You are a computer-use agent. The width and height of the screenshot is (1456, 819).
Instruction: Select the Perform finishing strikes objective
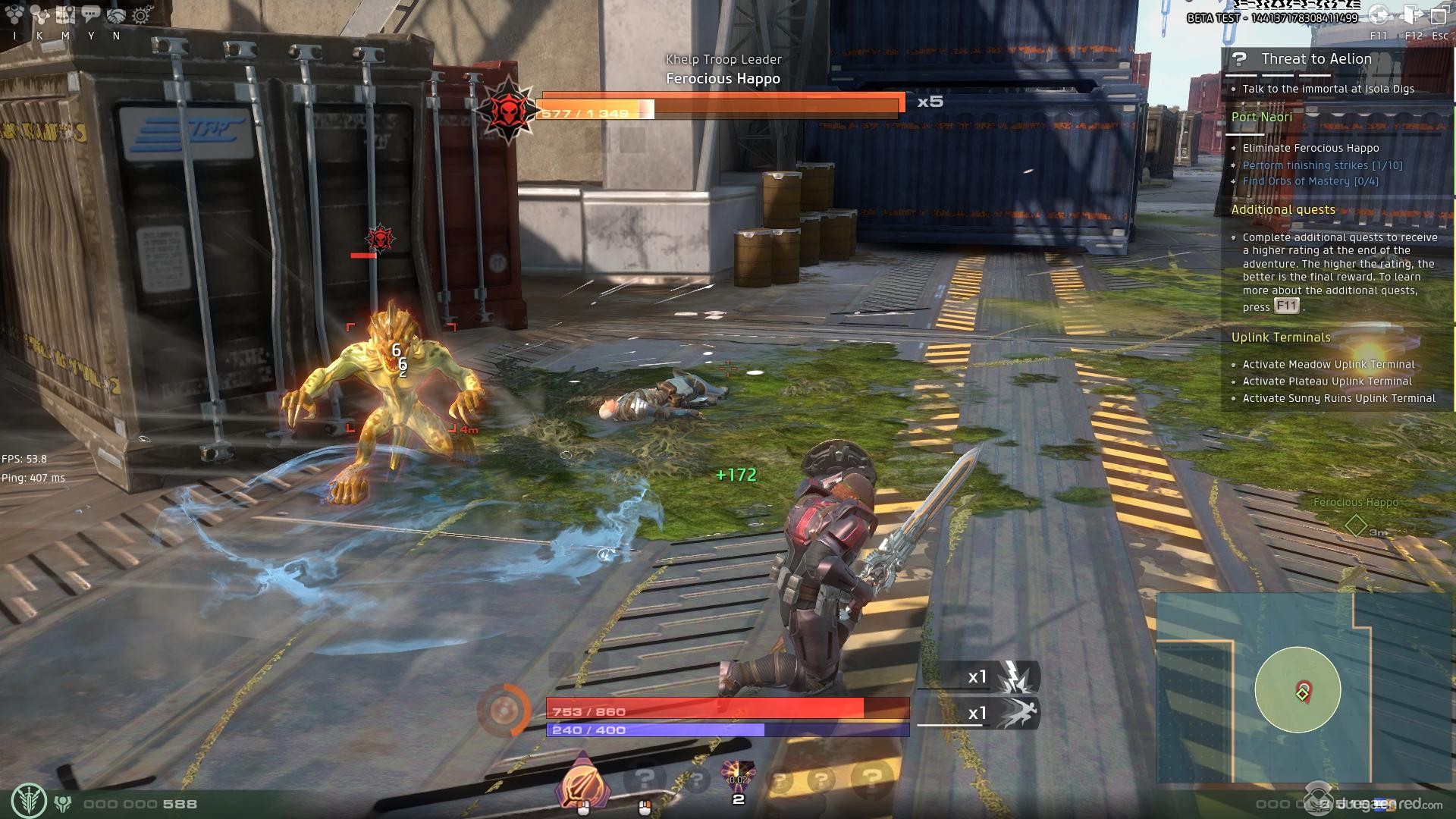(1323, 165)
